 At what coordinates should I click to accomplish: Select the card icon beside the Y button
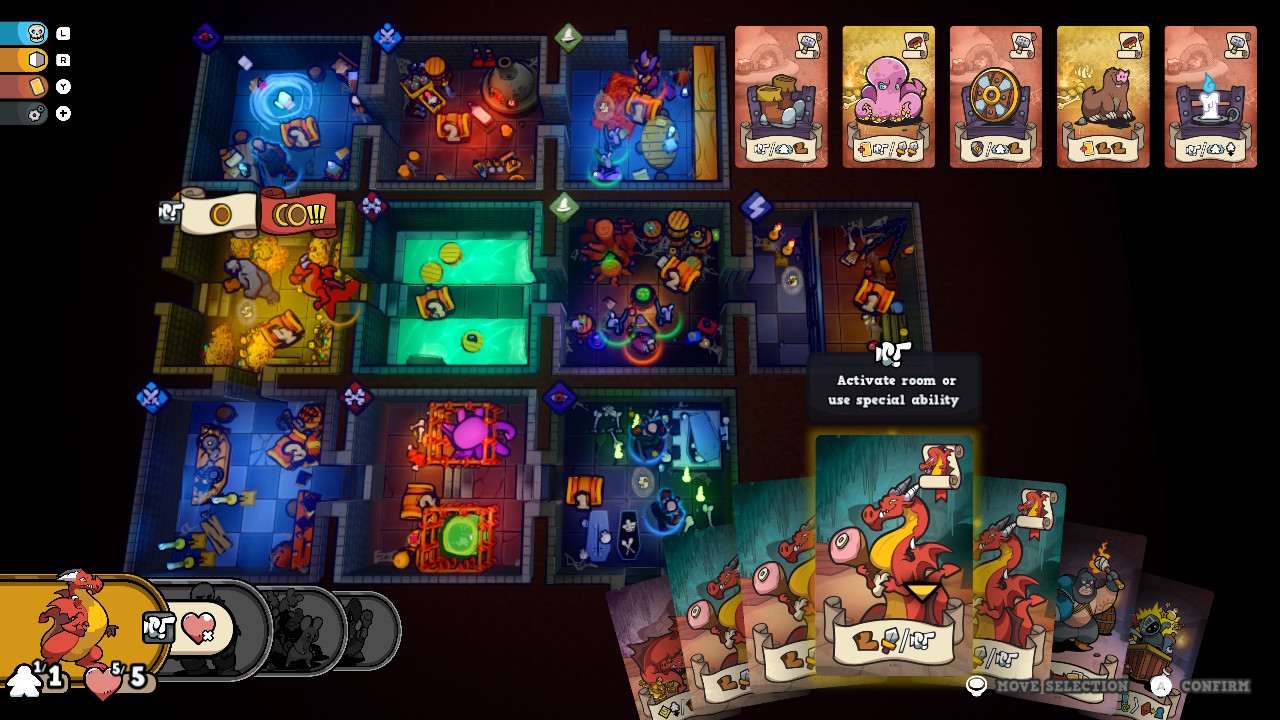click(37, 85)
